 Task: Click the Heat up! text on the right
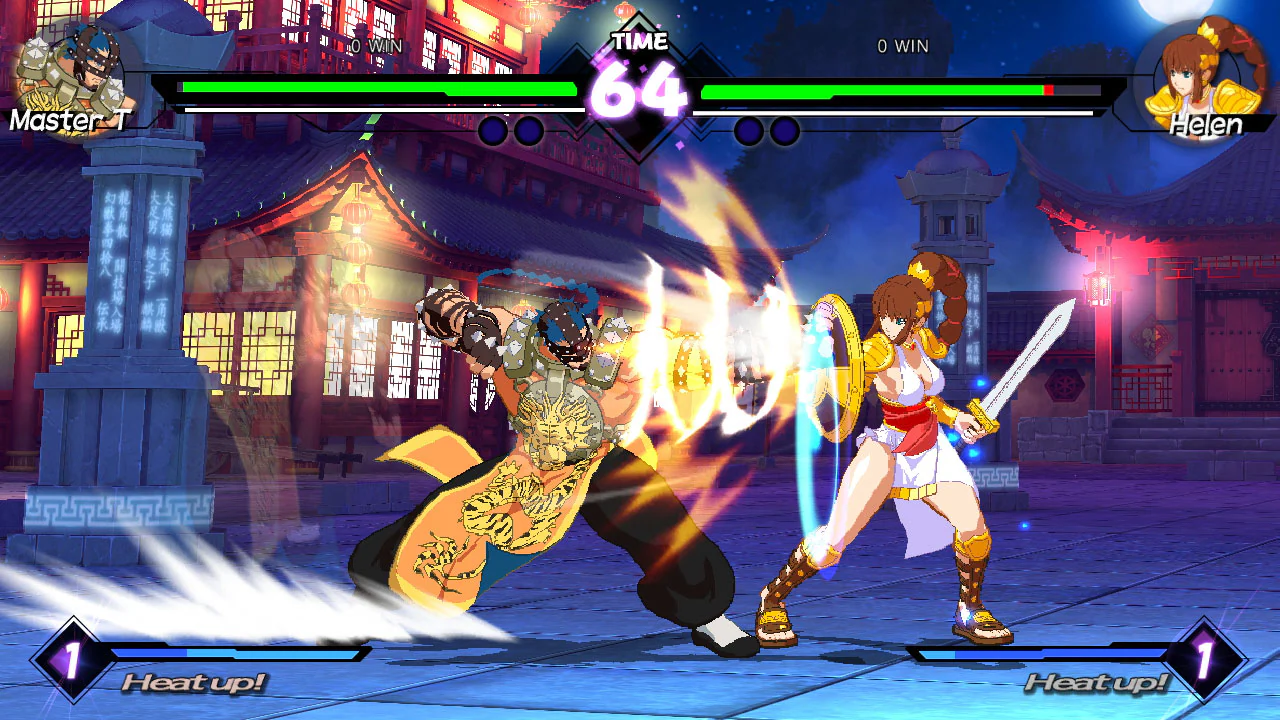tap(1097, 684)
